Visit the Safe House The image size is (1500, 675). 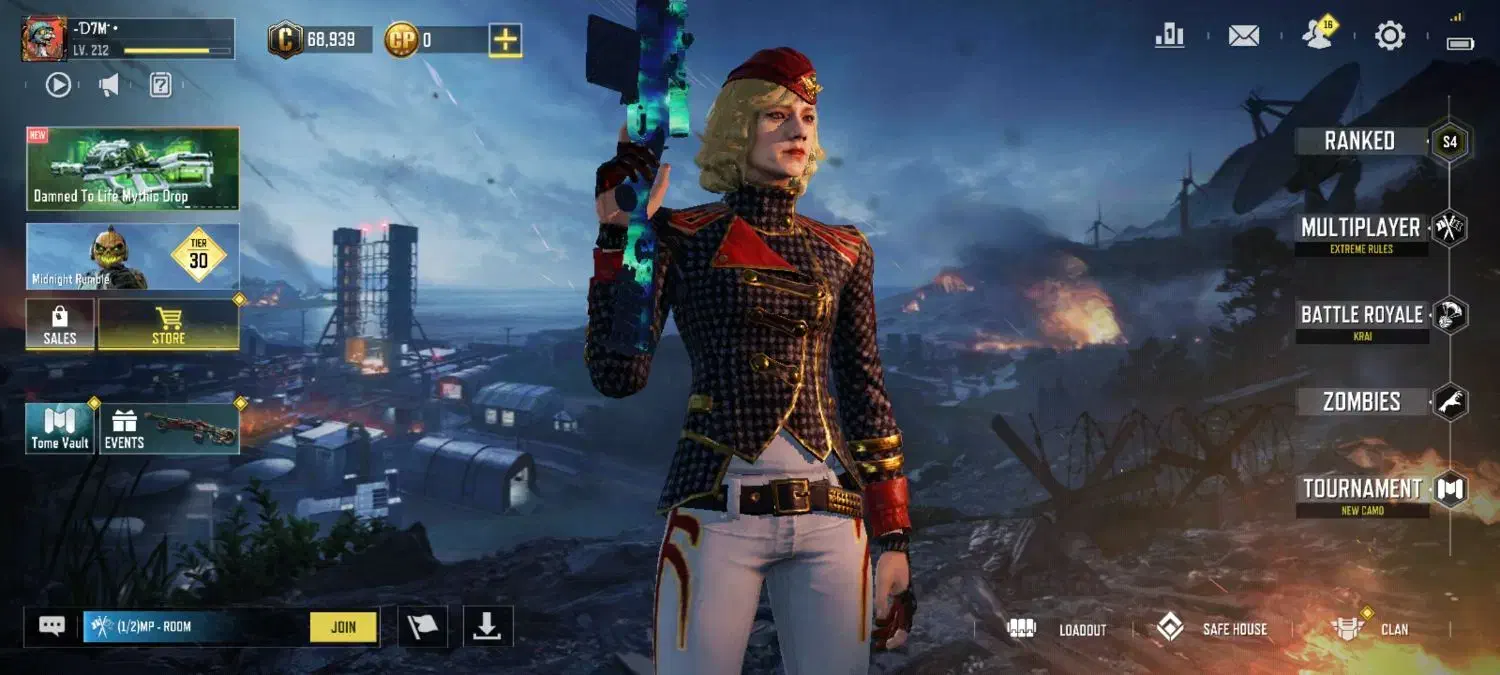pos(1211,629)
